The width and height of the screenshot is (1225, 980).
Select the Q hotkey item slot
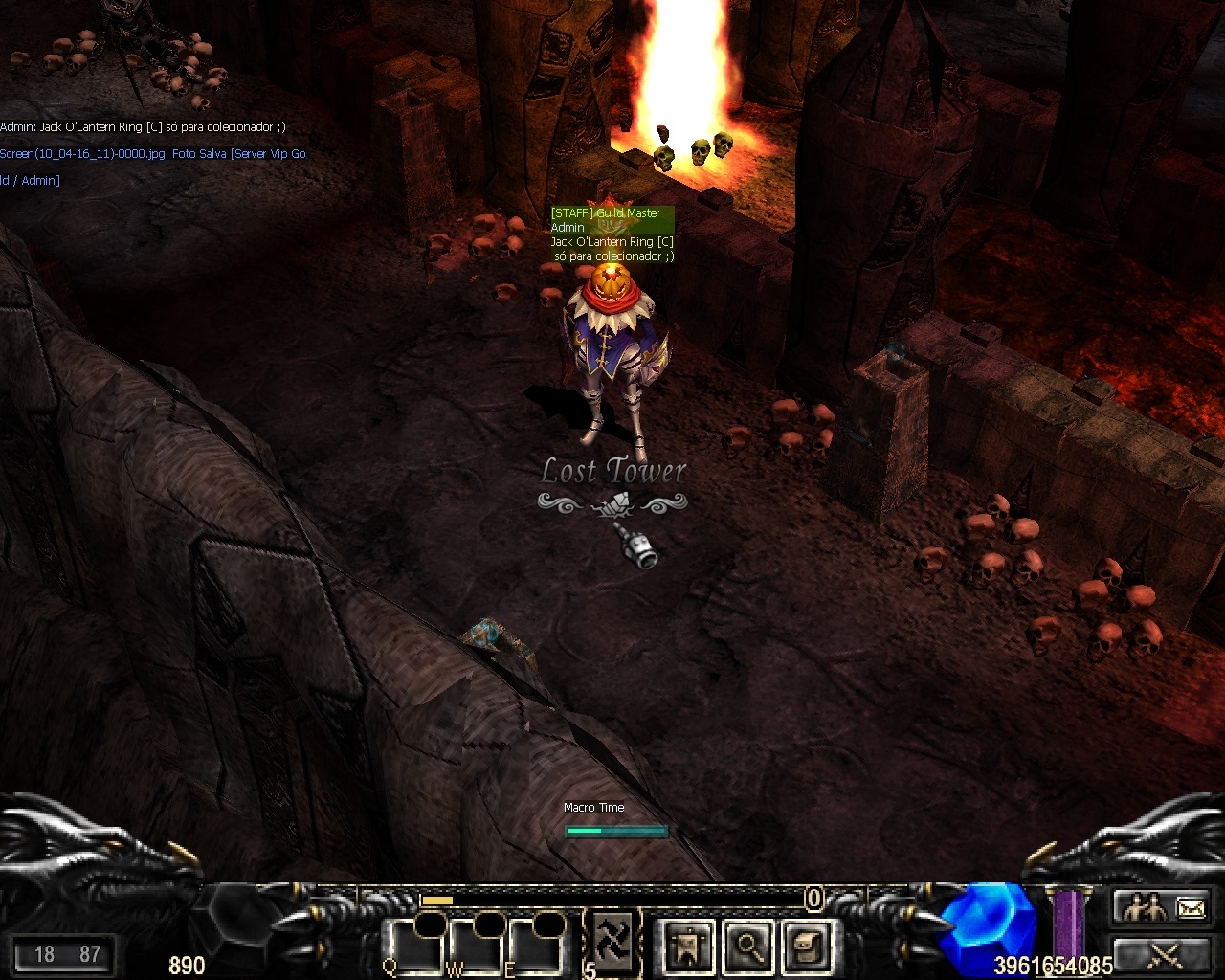[413, 947]
